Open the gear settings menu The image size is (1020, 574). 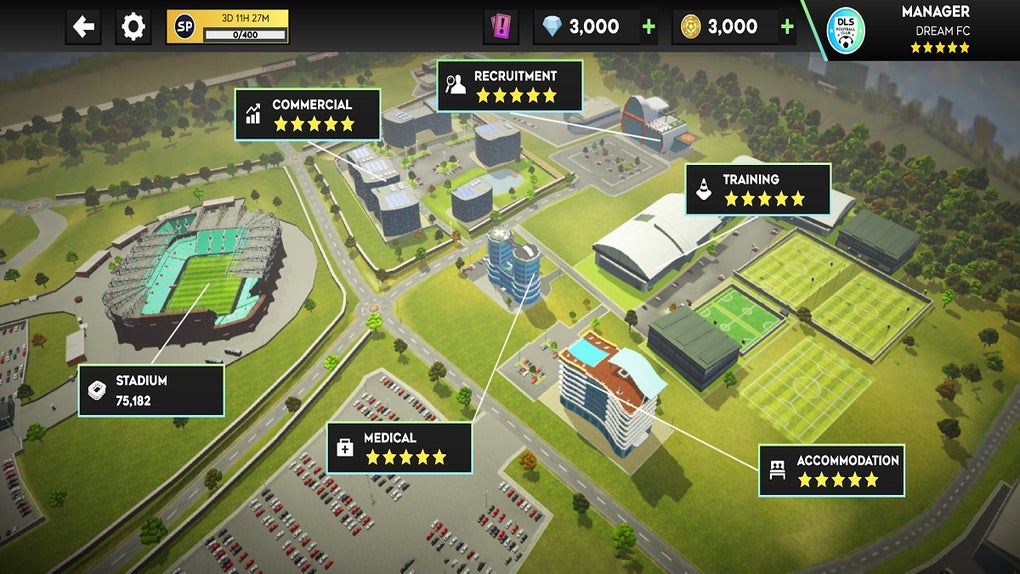click(133, 27)
